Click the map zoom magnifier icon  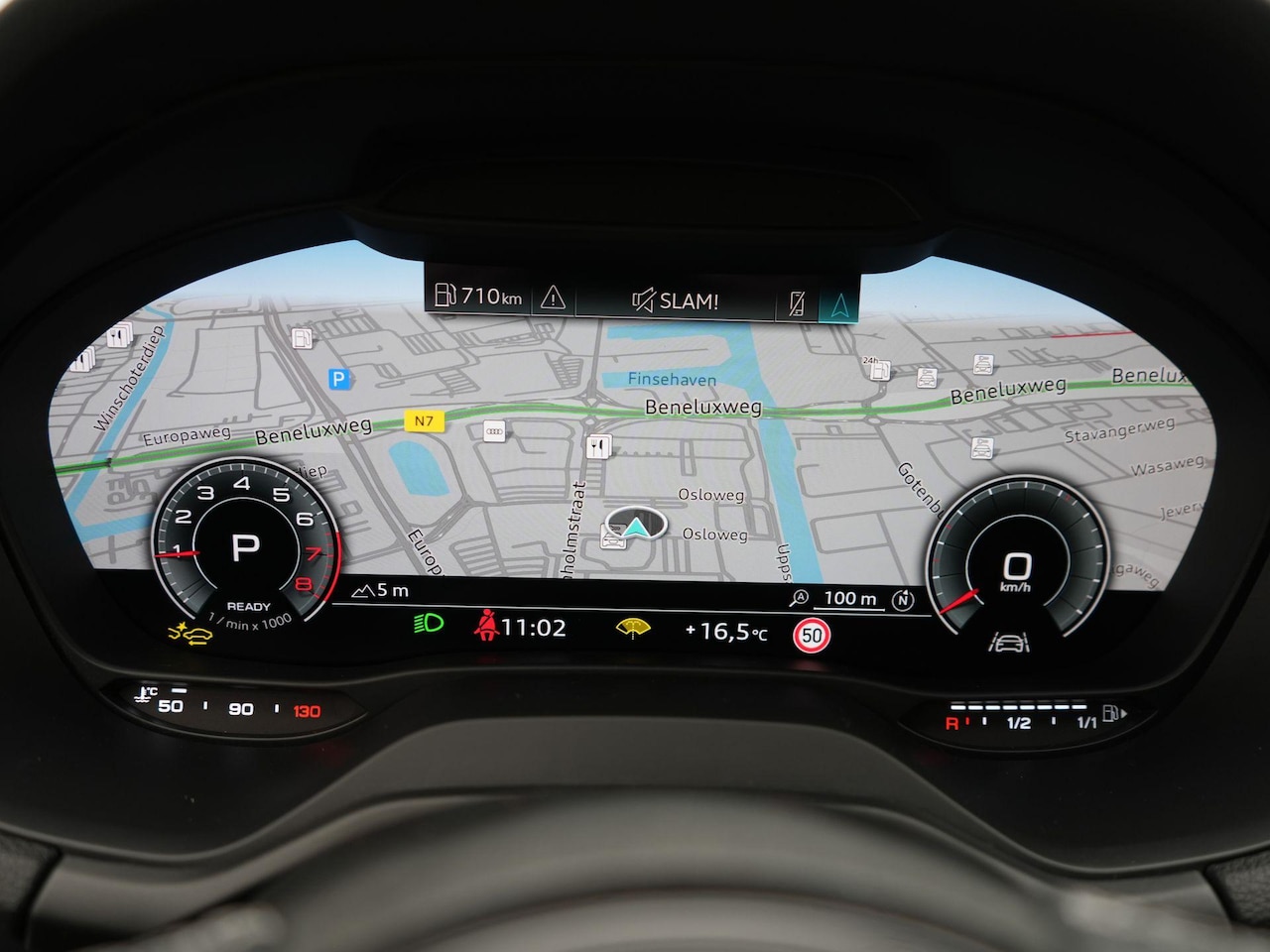pos(800,599)
